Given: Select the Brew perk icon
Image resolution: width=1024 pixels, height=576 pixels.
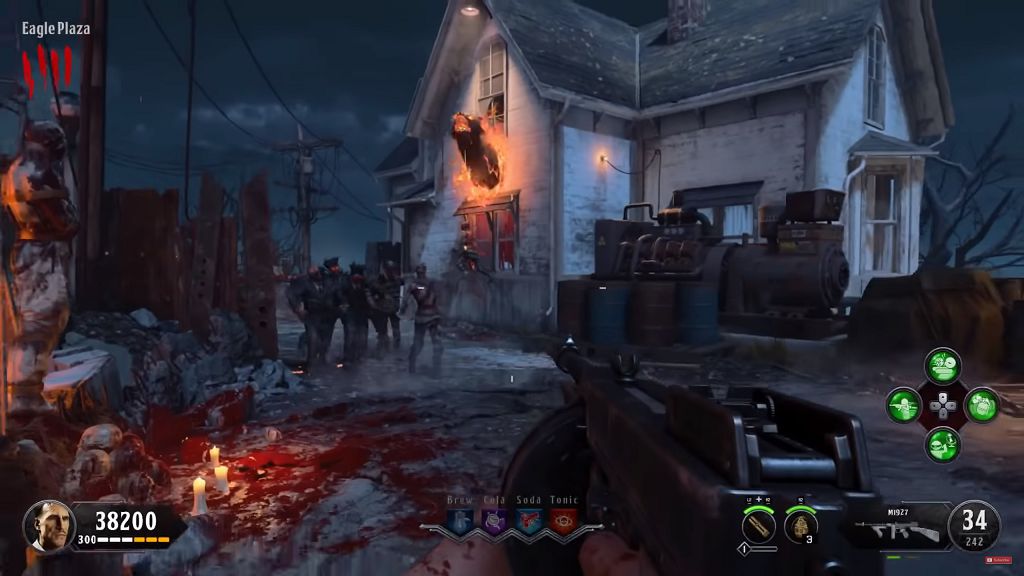Looking at the screenshot, I should 460,520.
